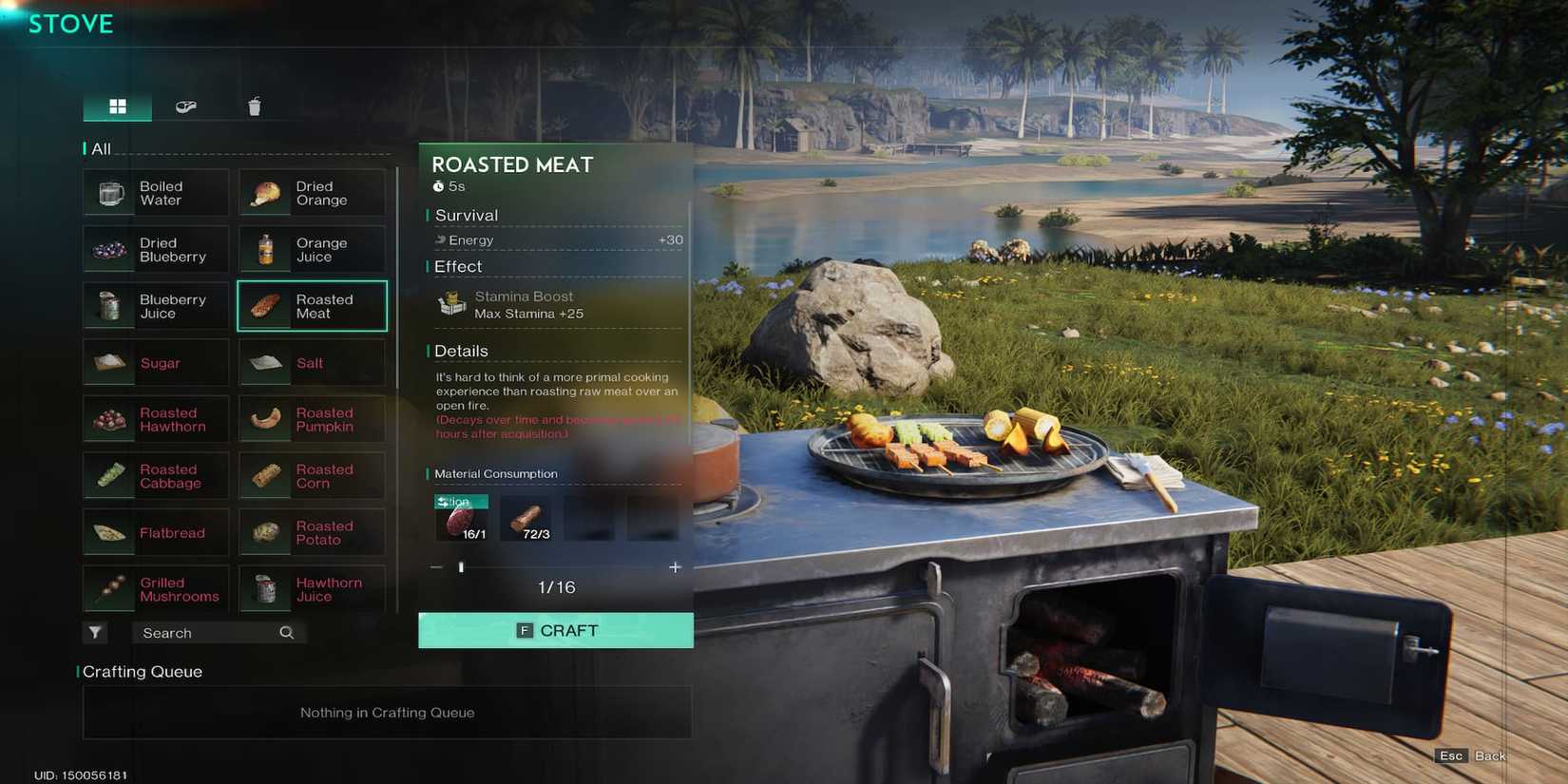Click the minus to decrease craft quantity

pyautogui.click(x=436, y=566)
